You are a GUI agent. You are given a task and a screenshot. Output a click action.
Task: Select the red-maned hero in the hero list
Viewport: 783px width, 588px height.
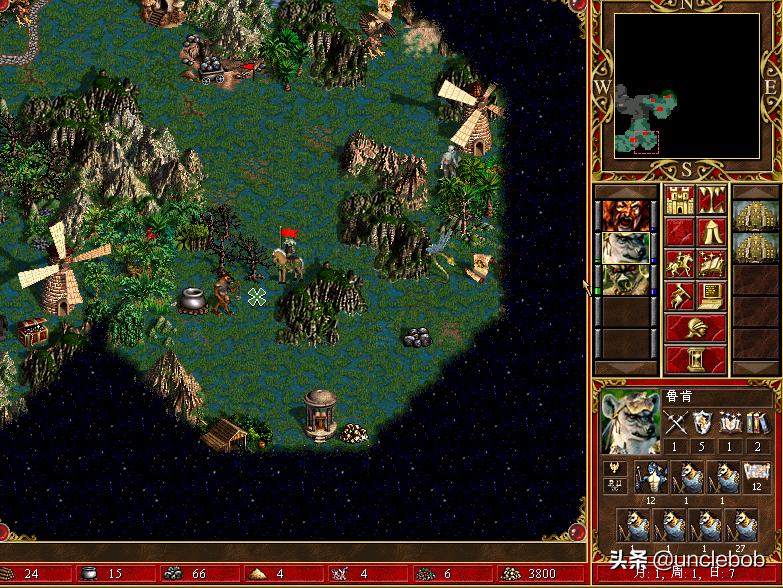625,215
